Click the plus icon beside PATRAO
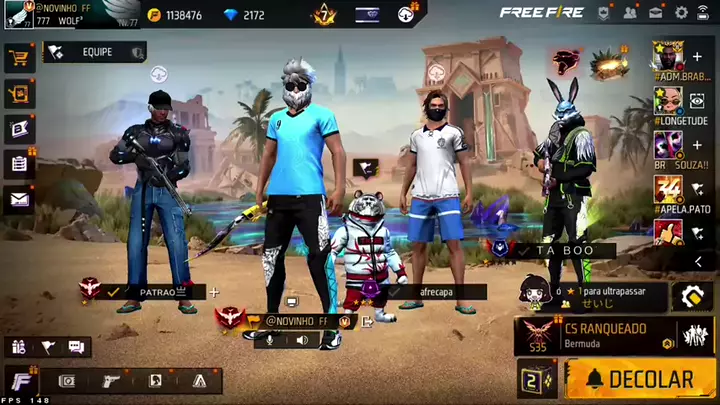Screen dimensions: 720x405 click(x=214, y=292)
